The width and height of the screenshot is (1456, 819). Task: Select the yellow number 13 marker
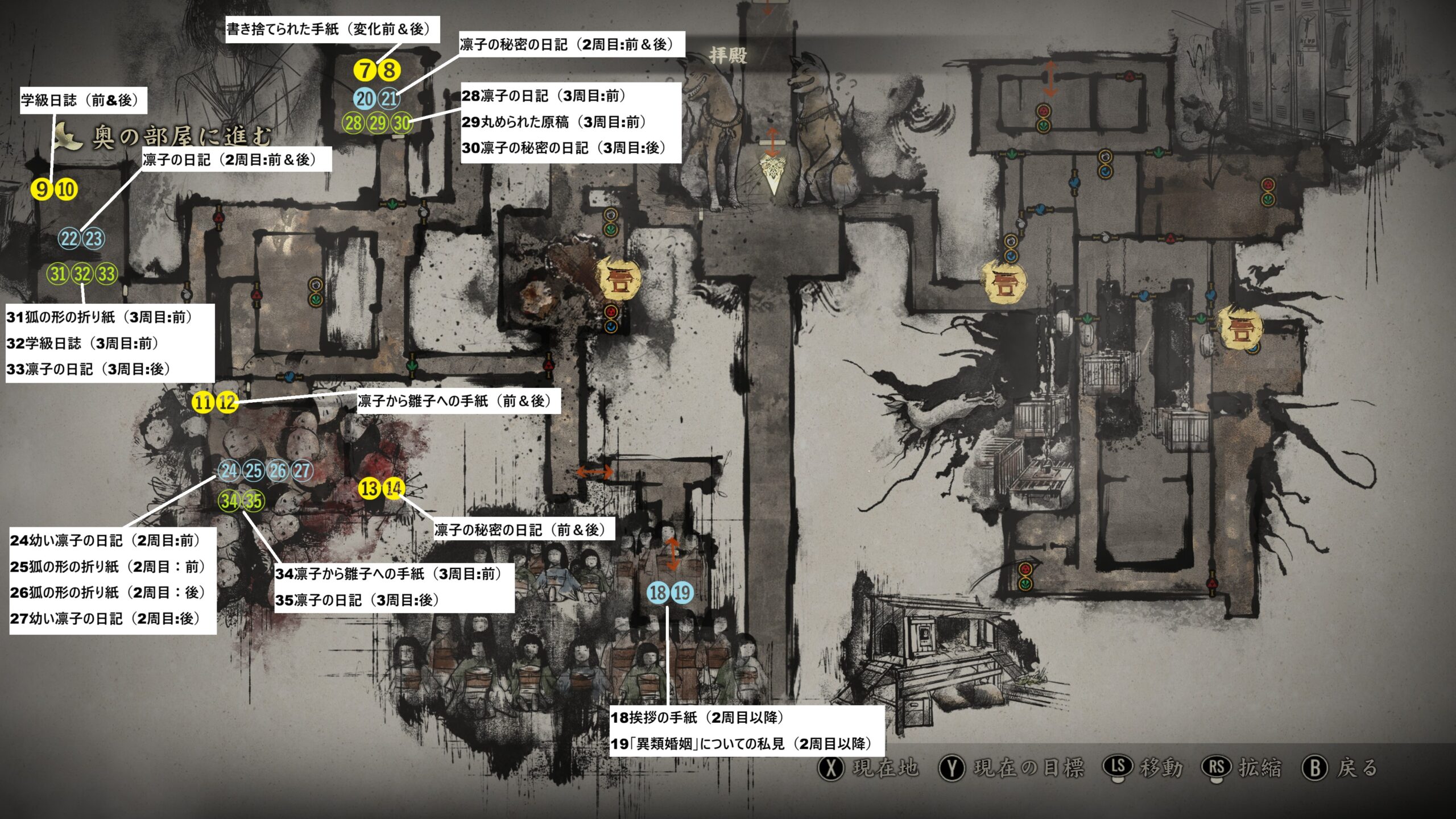(369, 488)
